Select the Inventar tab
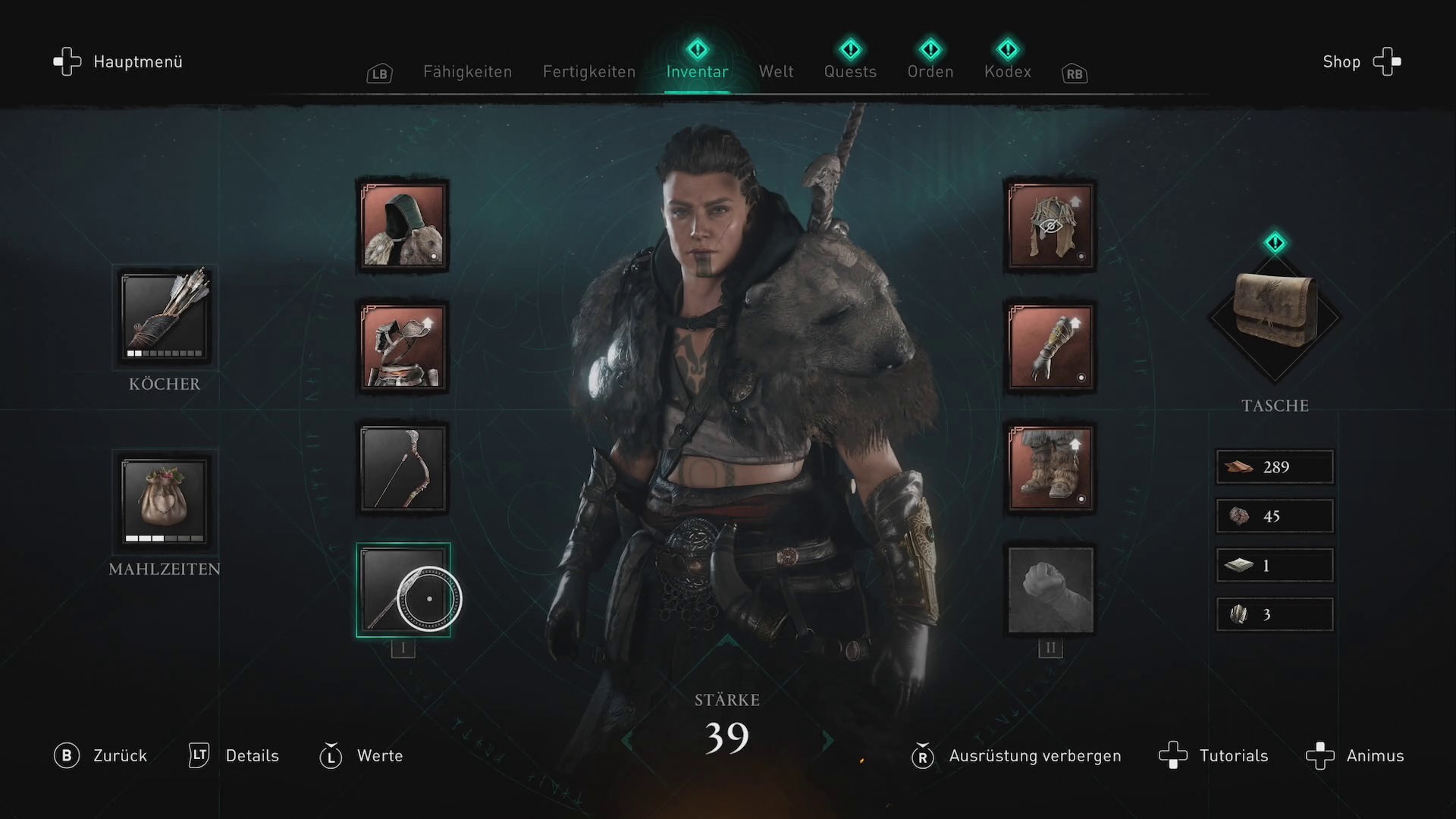The image size is (1456, 819). click(697, 72)
